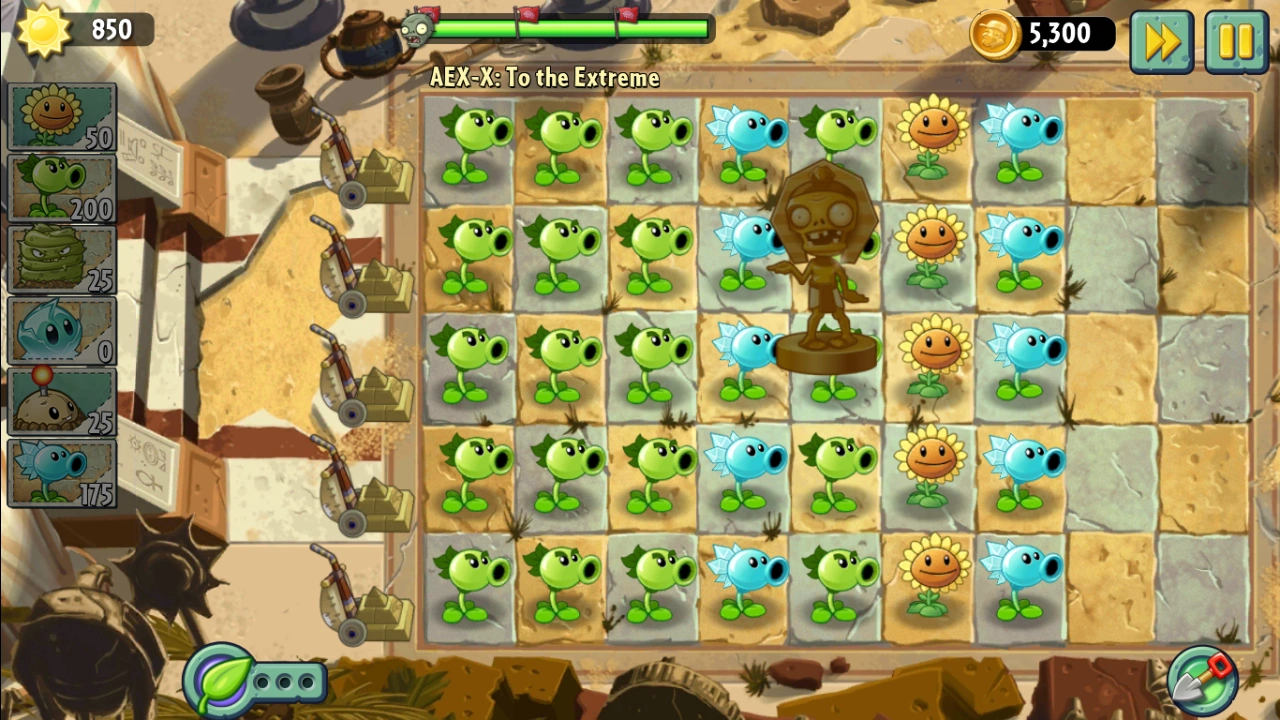Select the Peashooter seed packet costing 200 sun
The width and height of the screenshot is (1280, 720).
tap(61, 185)
